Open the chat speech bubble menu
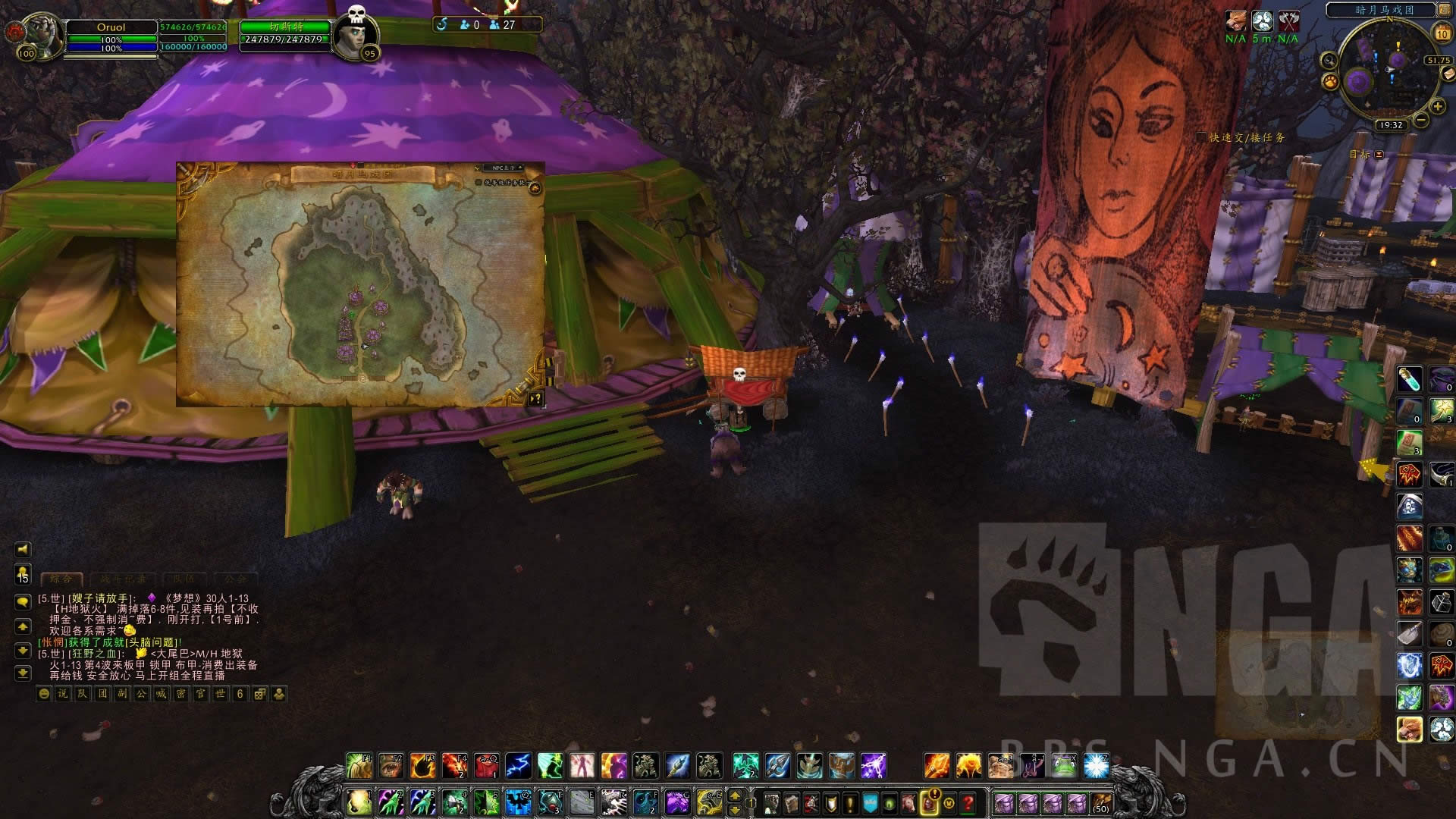Image resolution: width=1456 pixels, height=819 pixels. coord(23,601)
